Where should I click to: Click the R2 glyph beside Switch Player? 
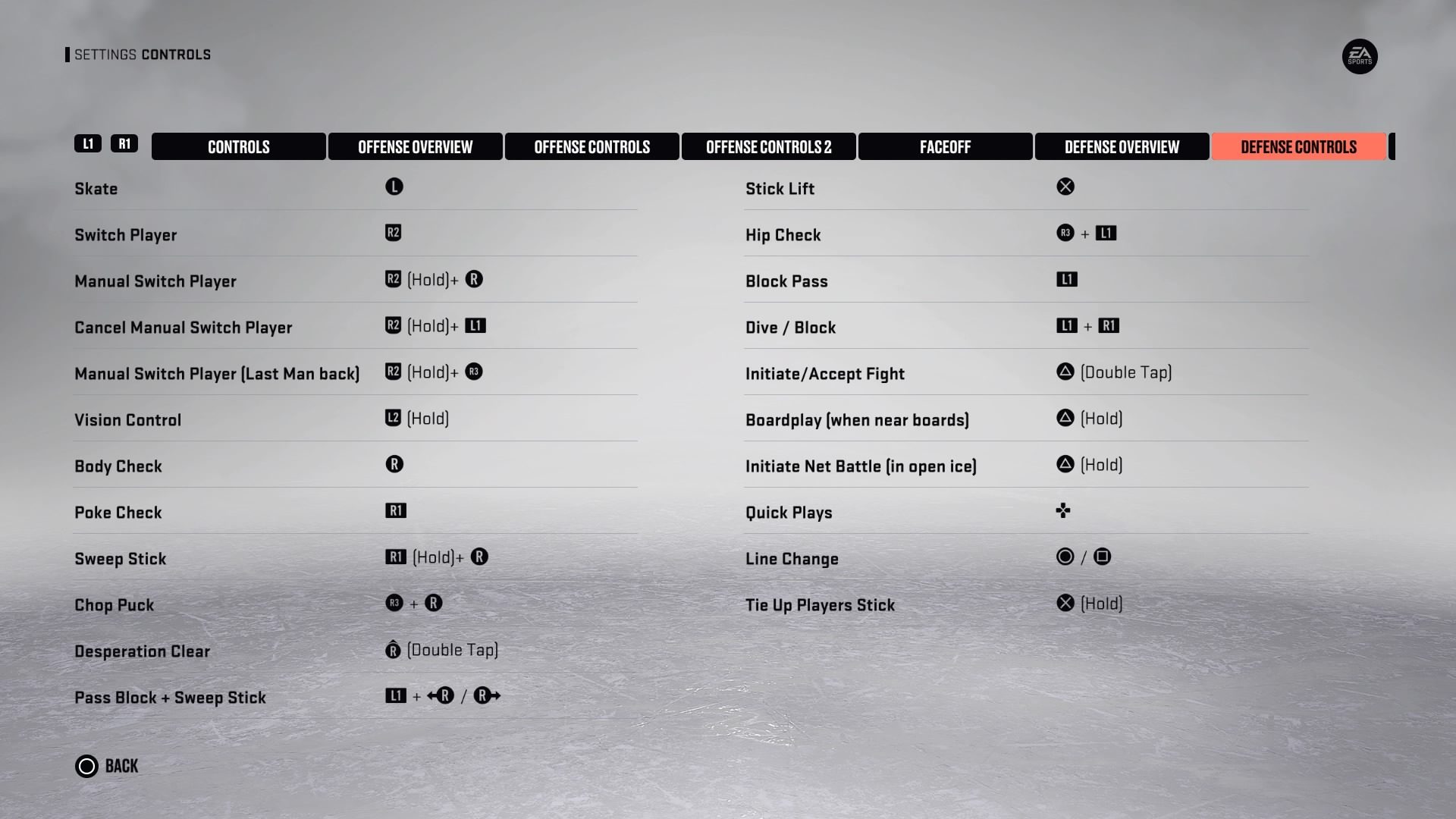(394, 233)
